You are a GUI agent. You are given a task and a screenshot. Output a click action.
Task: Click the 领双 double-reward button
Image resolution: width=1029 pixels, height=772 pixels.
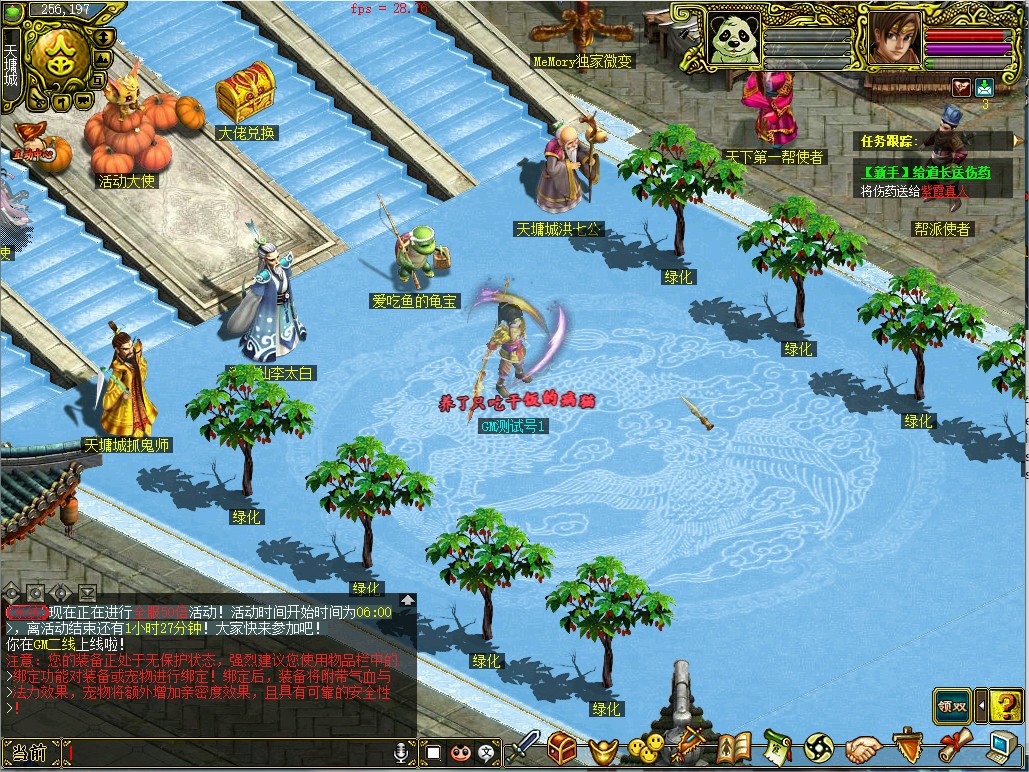pos(952,705)
